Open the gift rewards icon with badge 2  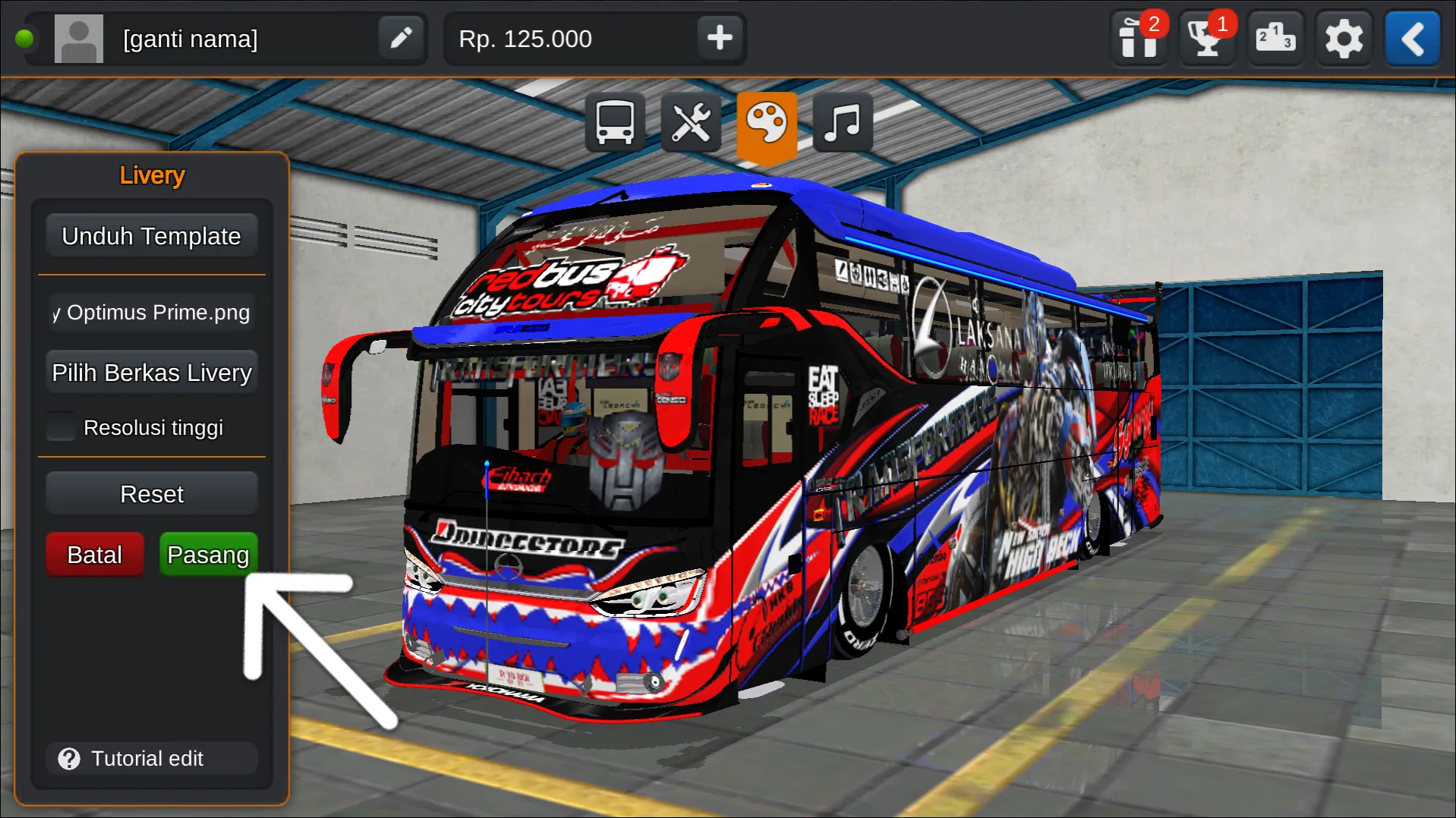(x=1139, y=39)
